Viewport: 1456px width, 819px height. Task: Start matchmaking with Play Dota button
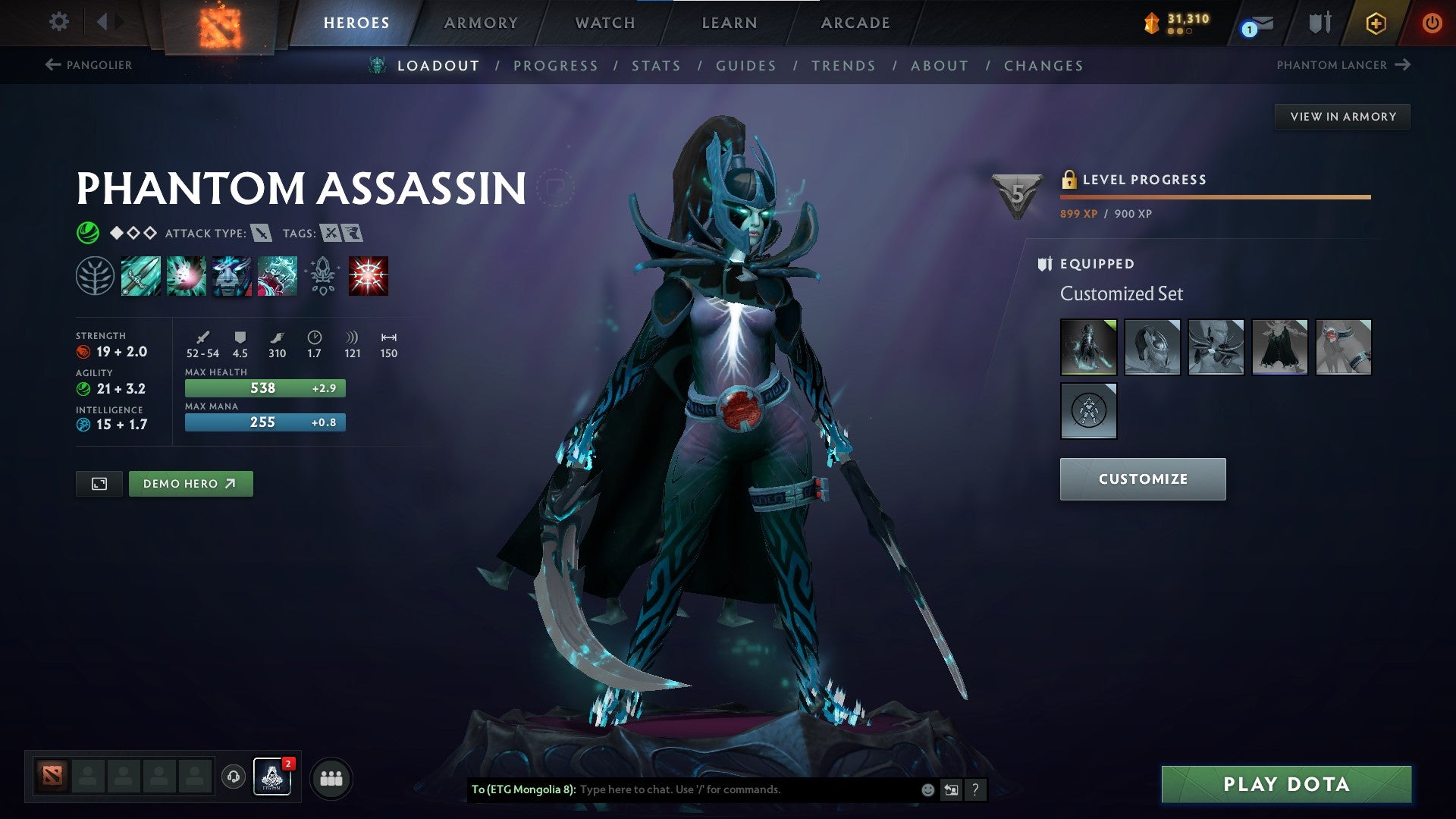pos(1286,784)
